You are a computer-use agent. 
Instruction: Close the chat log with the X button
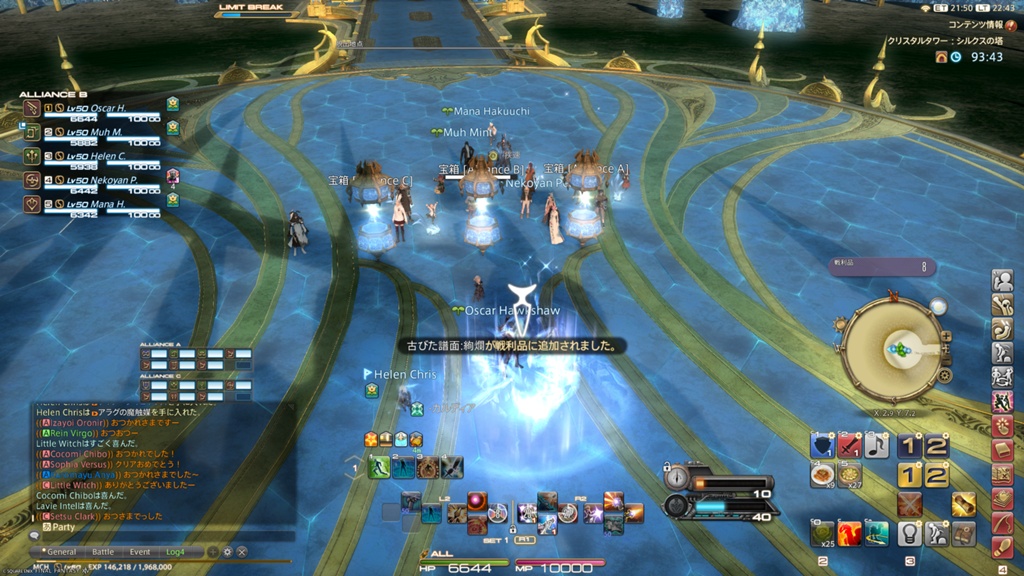(x=242, y=551)
